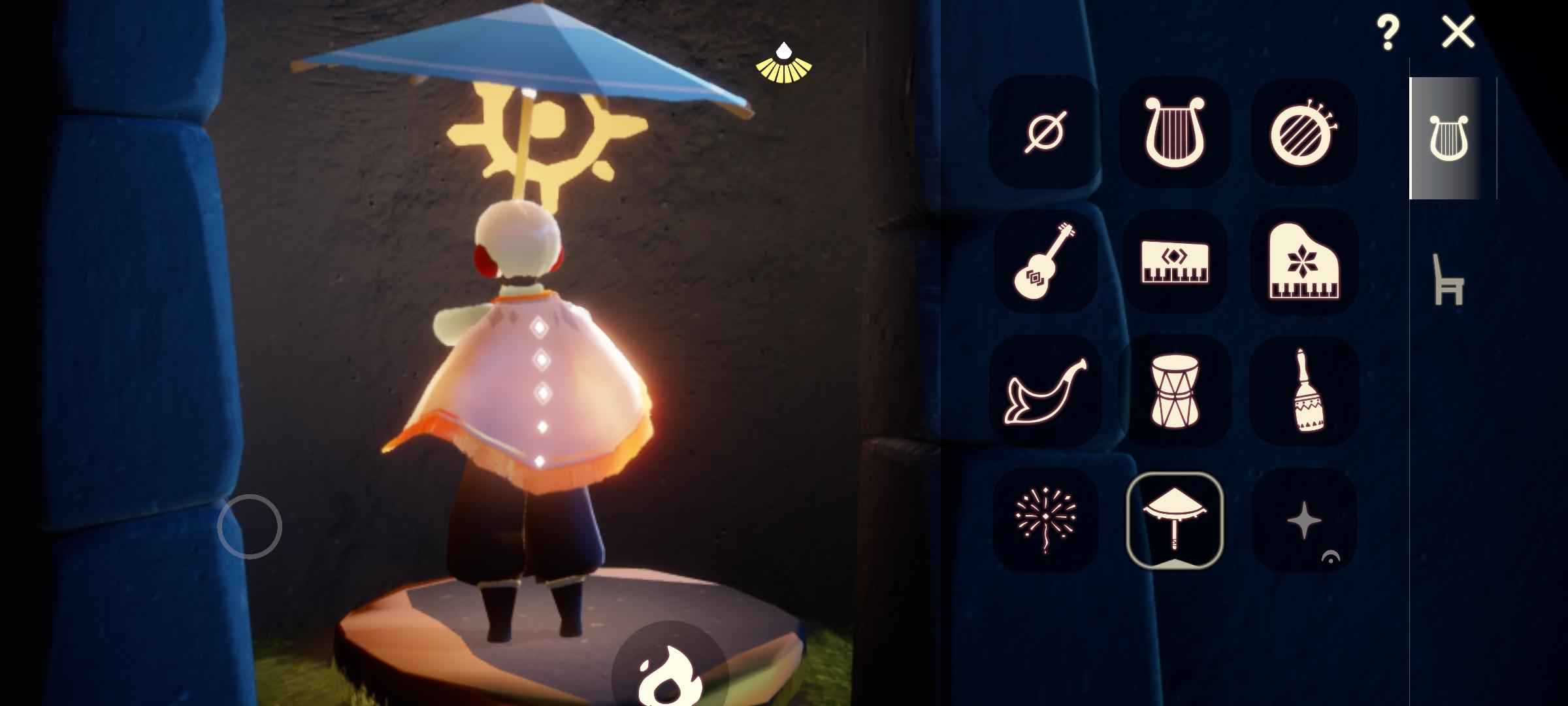Open the four-point star slot
Viewport: 1568px width, 706px height.
pos(1303,520)
